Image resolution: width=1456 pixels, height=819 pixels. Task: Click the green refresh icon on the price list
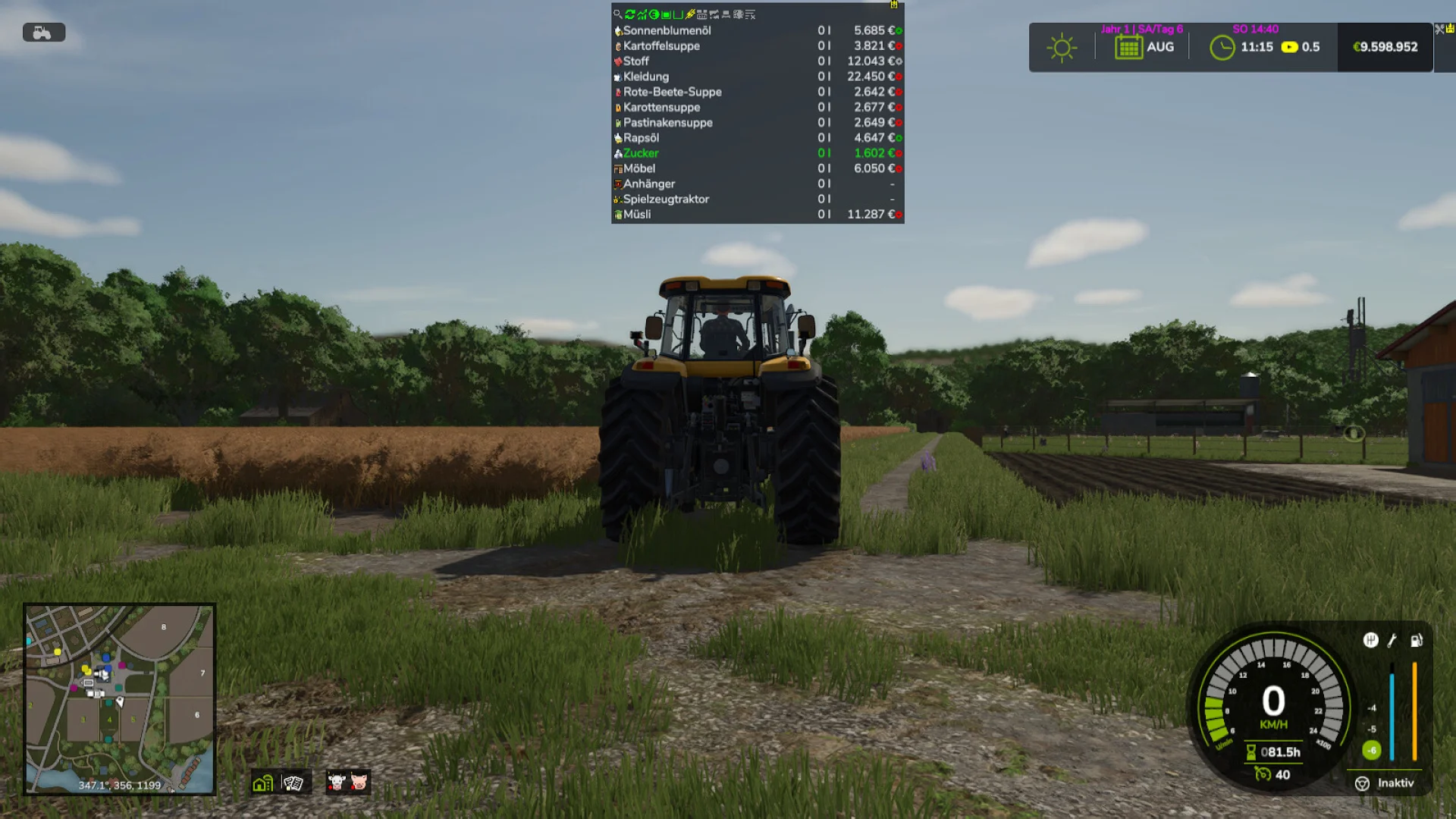631,13
